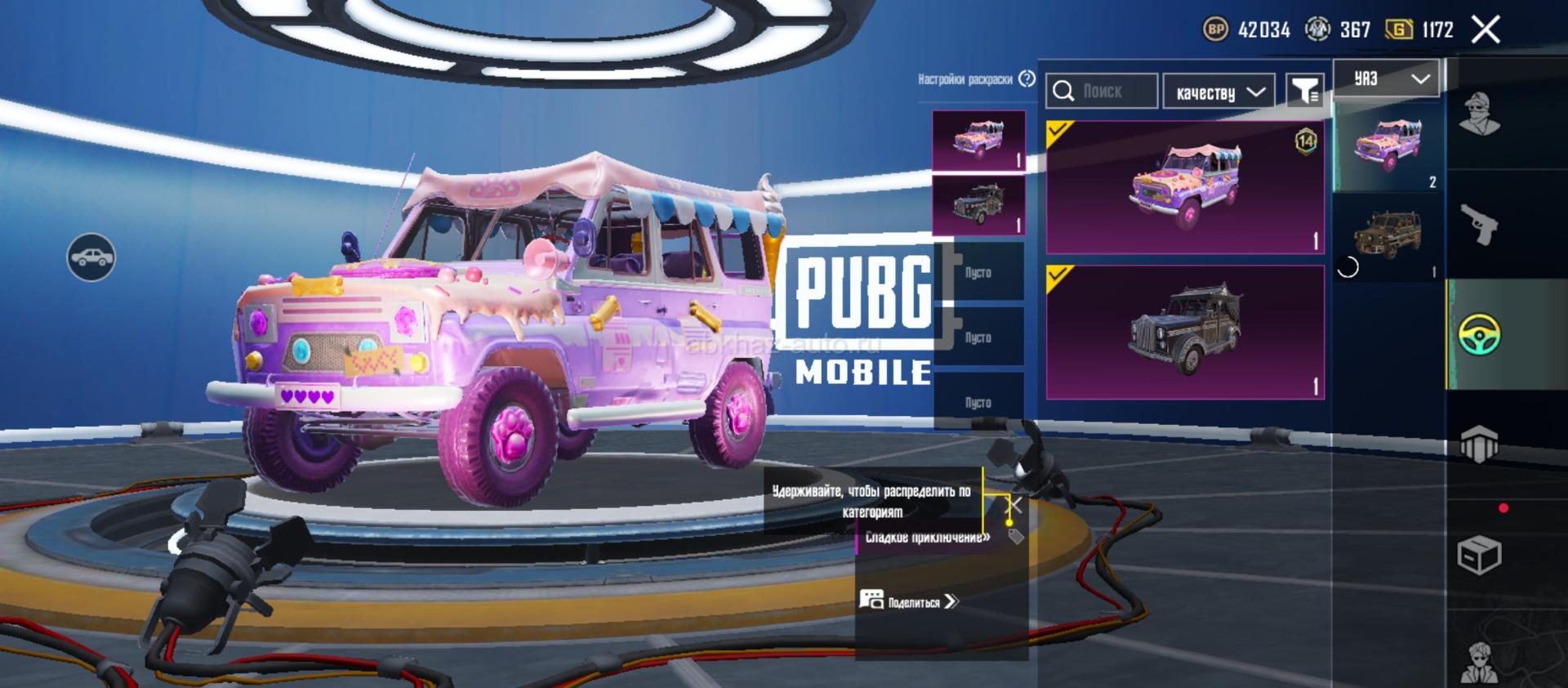The image size is (1568, 688).
Task: Select the large pink candy UAZ skin card
Action: click(x=1185, y=187)
